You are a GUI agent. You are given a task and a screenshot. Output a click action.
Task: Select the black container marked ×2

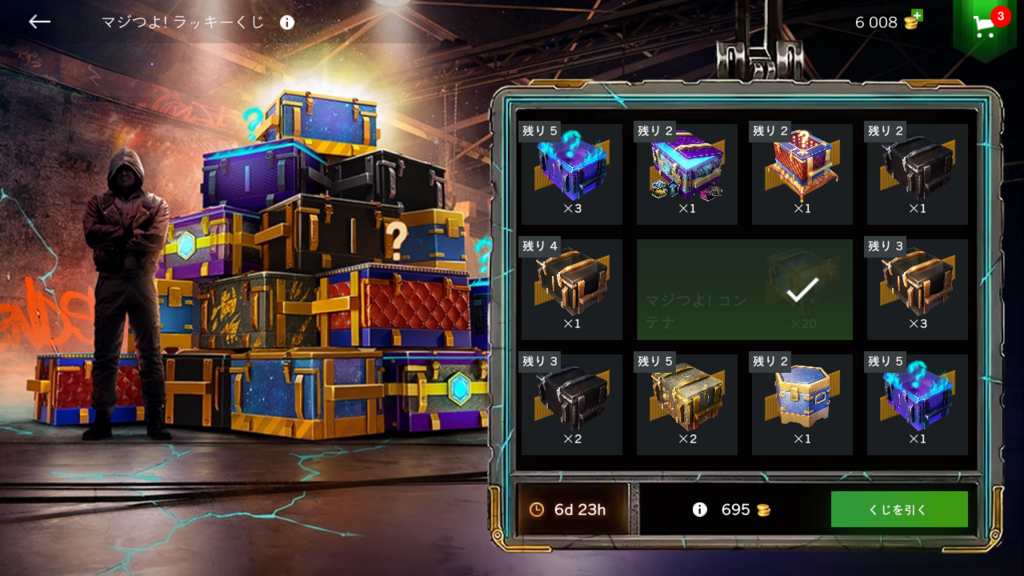pyautogui.click(x=572, y=404)
